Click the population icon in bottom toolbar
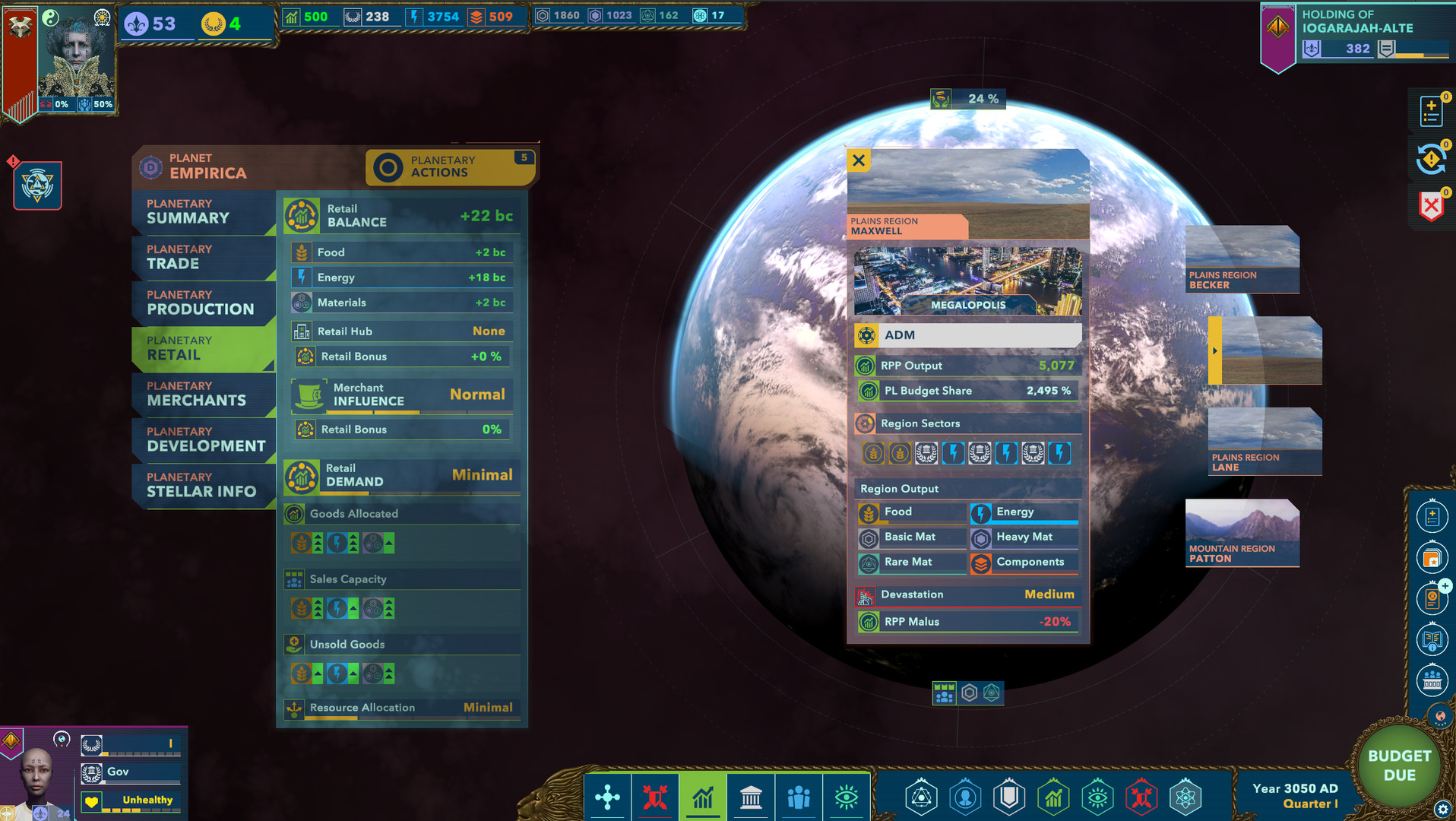The width and height of the screenshot is (1456, 821). coord(799,797)
